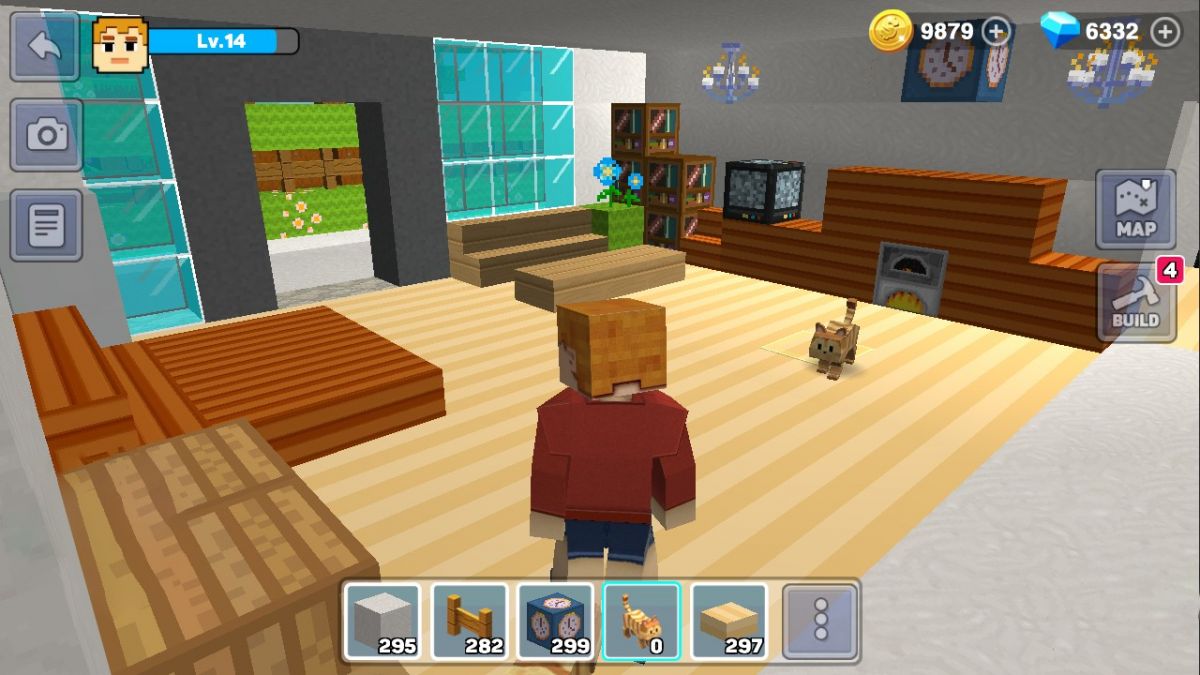
Task: Open the MAP
Action: pyautogui.click(x=1135, y=209)
